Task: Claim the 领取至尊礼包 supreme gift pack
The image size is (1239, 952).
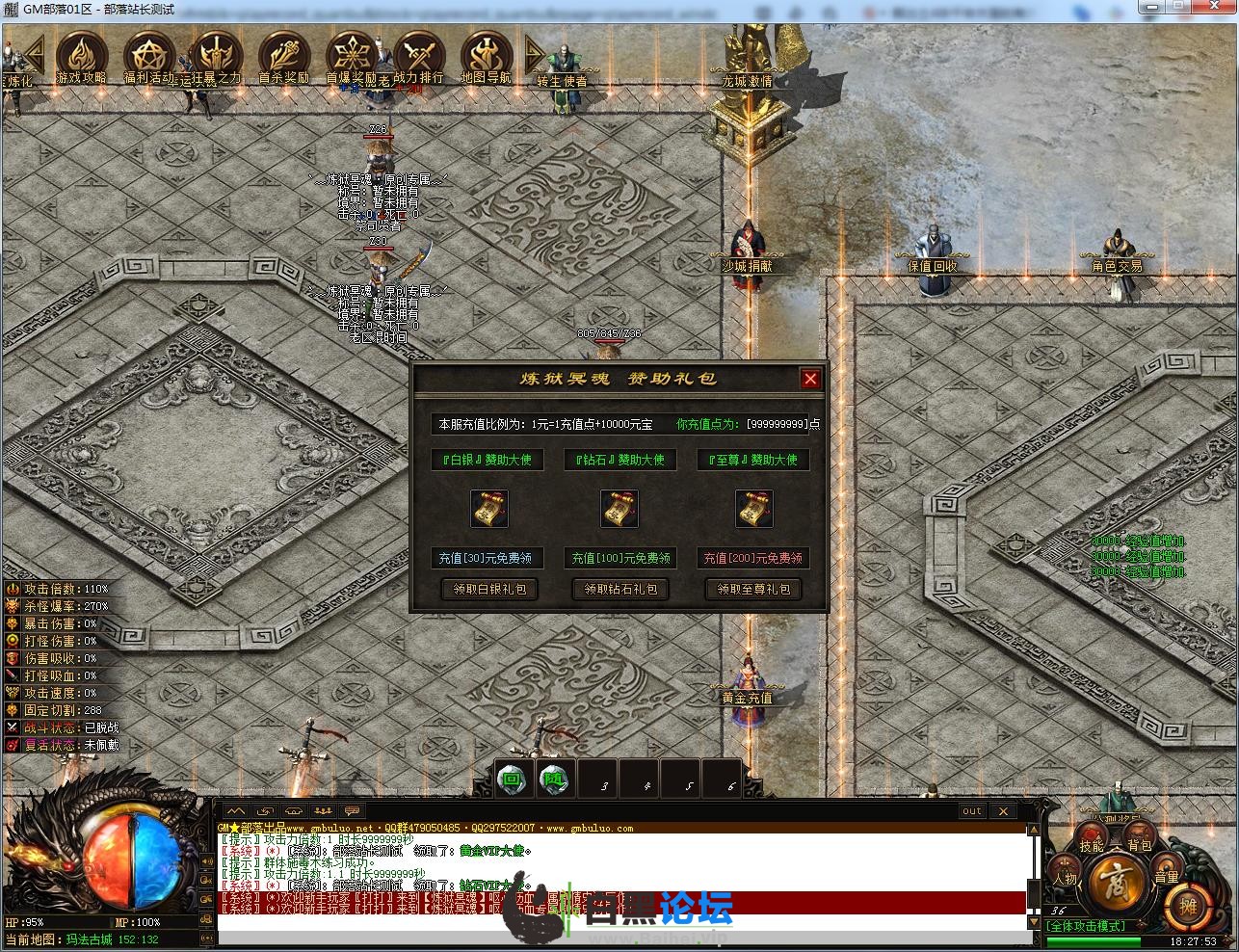Action: 753,589
